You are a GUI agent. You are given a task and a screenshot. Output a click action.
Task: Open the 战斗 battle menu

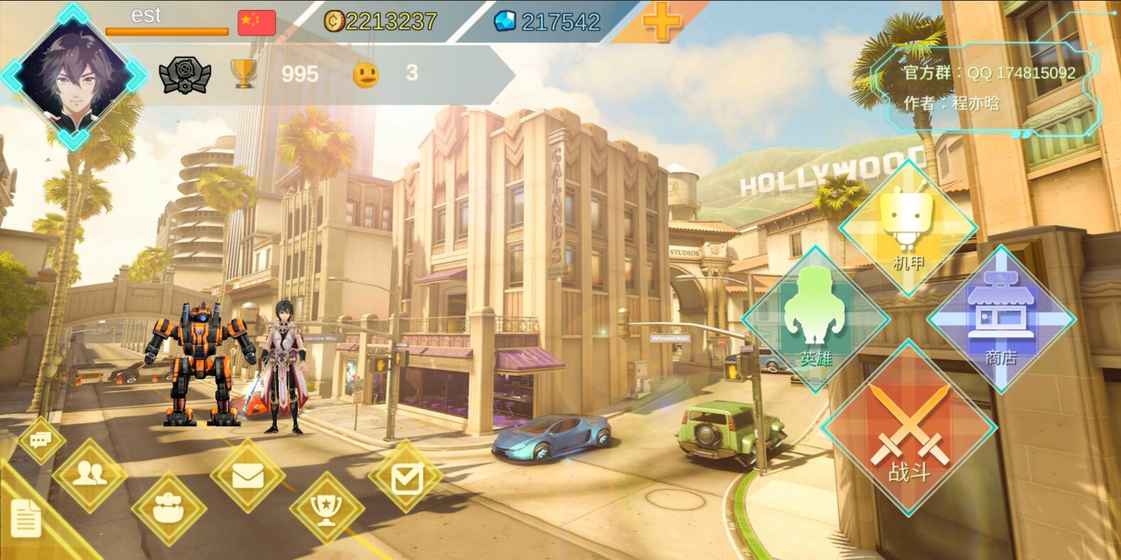pos(908,430)
